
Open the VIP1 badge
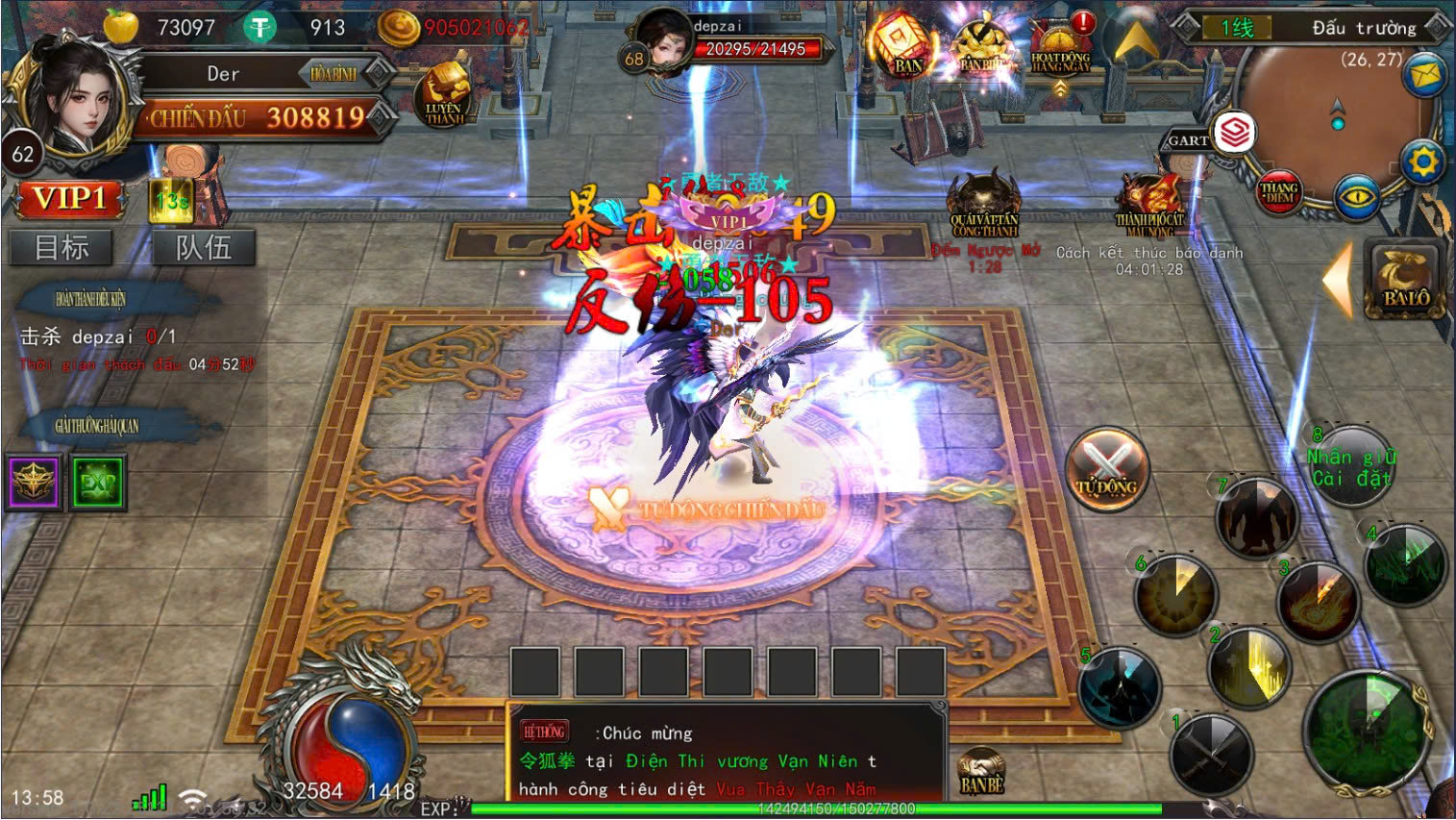(x=69, y=199)
